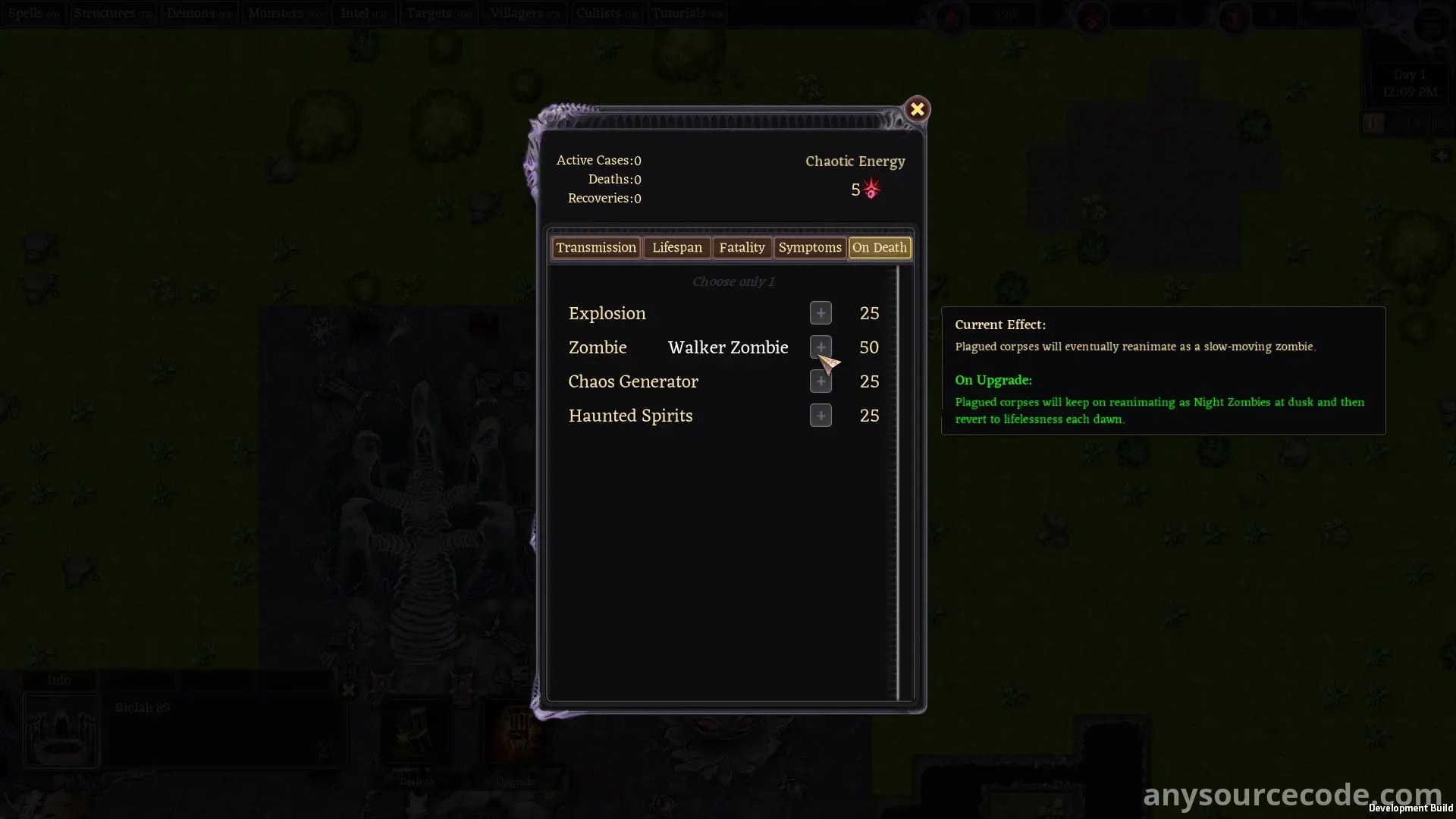
Task: Upgrade Zombie with its plus button
Action: click(x=821, y=347)
